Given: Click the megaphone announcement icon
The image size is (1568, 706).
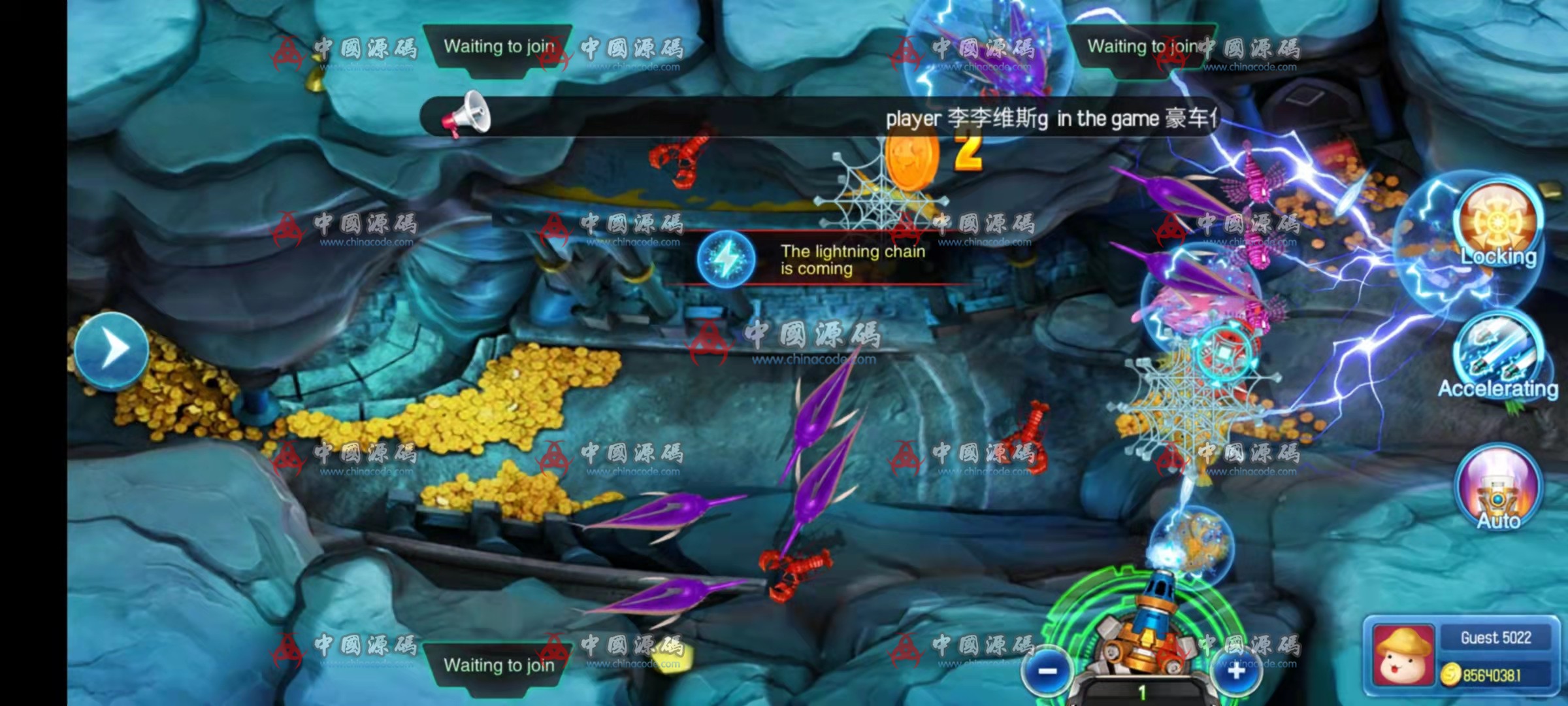Looking at the screenshot, I should [466, 116].
